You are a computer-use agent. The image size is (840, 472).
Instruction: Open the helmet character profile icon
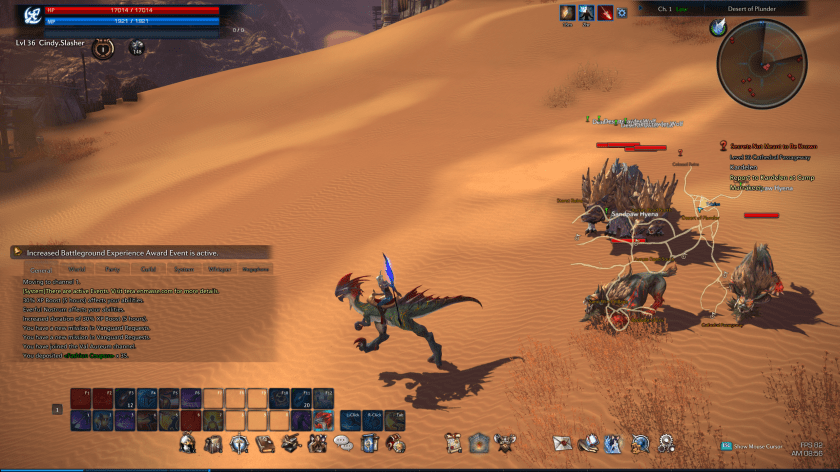click(x=187, y=443)
